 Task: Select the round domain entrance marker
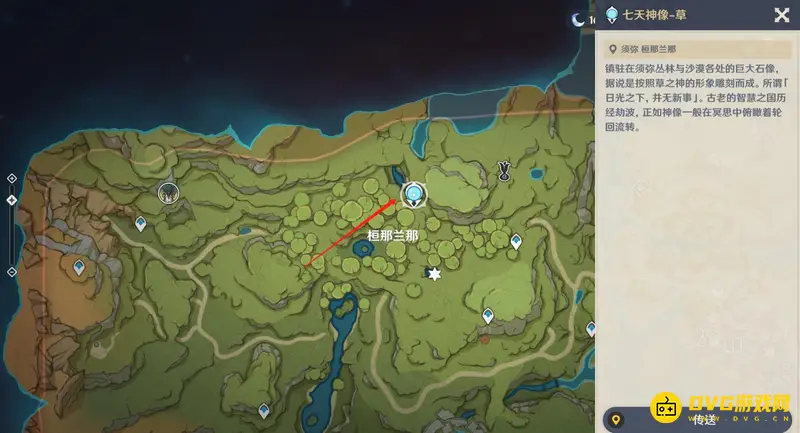(168, 191)
